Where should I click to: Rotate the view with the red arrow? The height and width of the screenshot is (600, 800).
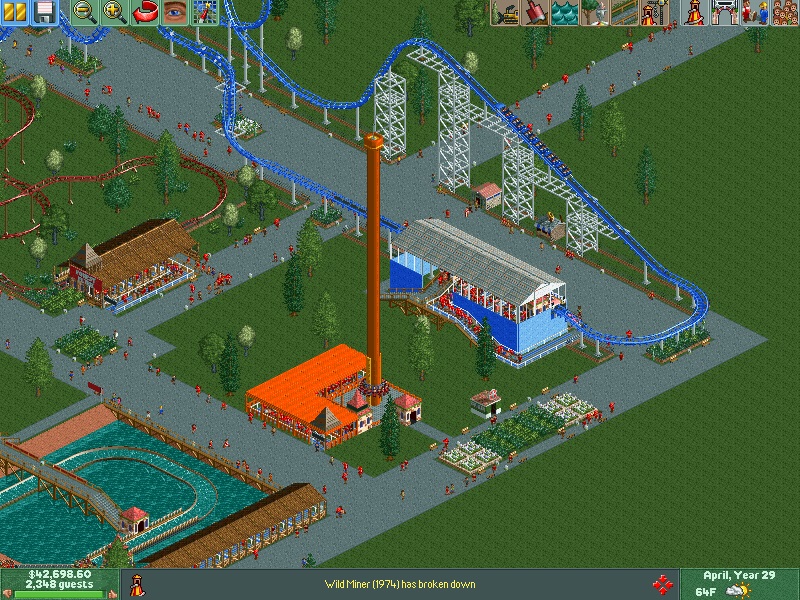(145, 12)
